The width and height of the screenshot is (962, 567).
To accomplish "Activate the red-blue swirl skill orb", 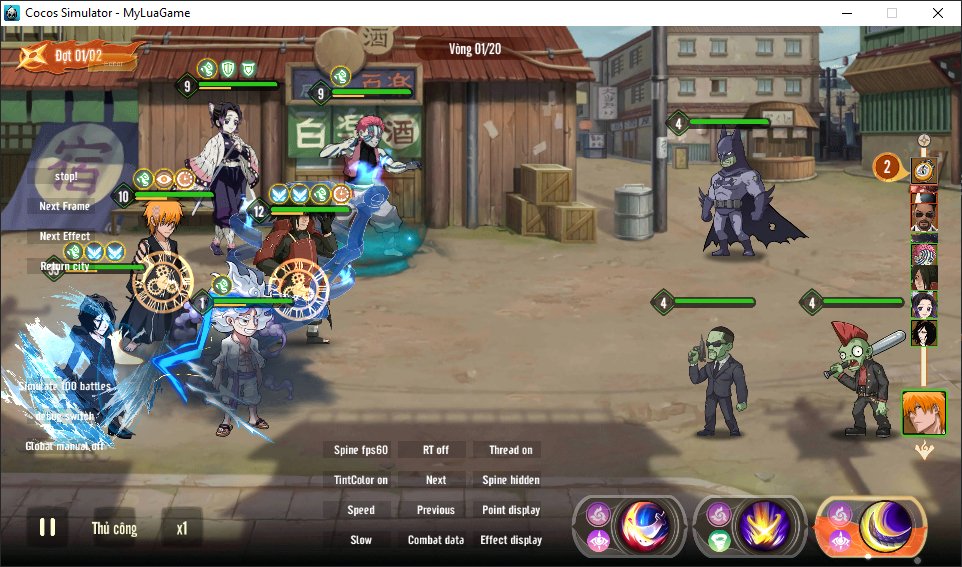I will tap(645, 527).
